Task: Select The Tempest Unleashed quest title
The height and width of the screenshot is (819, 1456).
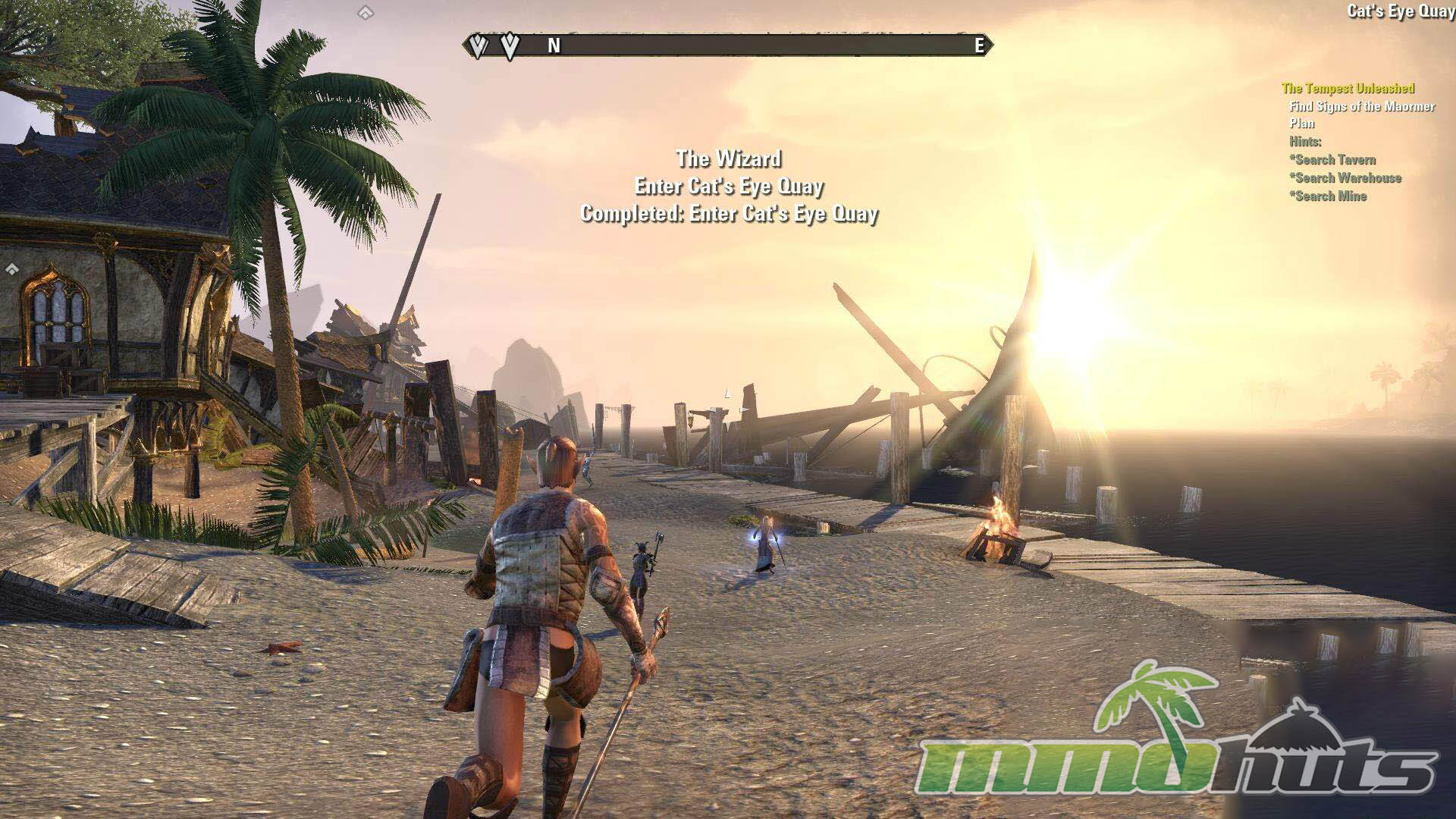Action: [x=1348, y=89]
